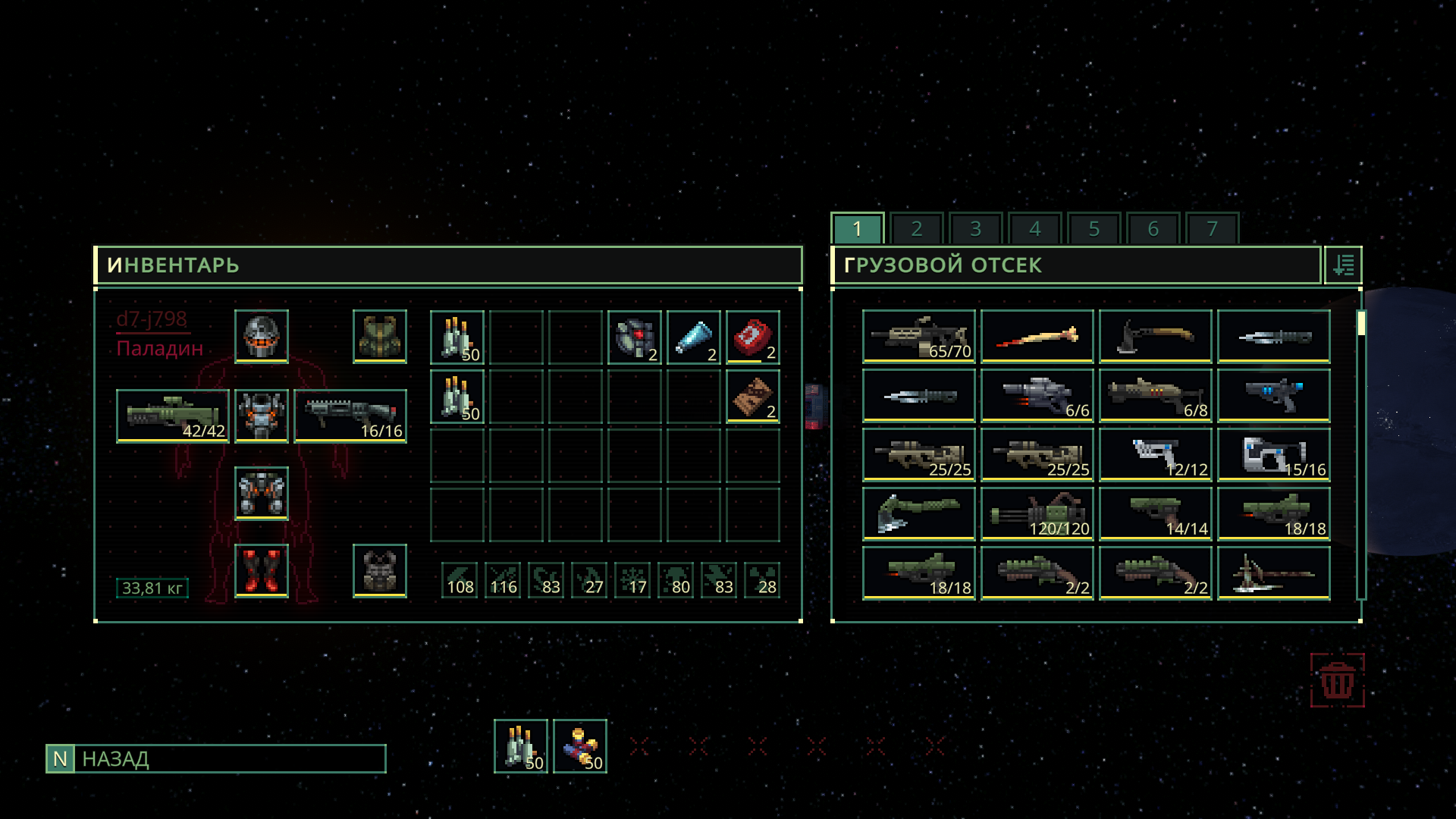The image size is (1456, 819).
Task: Select the colorful item in bottom quick slot
Action: click(580, 746)
